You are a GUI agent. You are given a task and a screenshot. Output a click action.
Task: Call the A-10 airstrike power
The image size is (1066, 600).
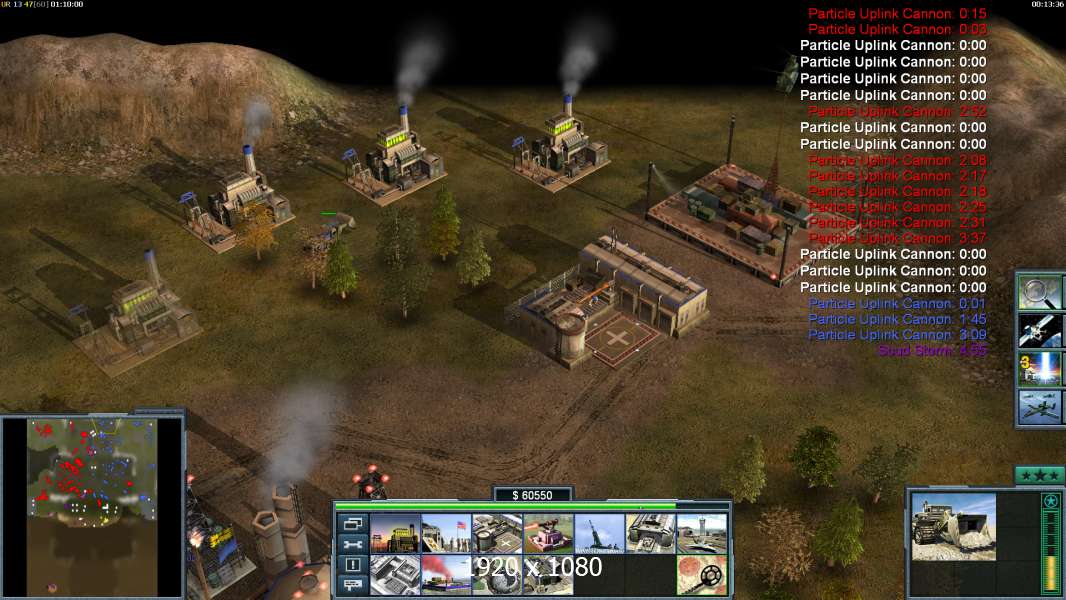tap(1040, 407)
